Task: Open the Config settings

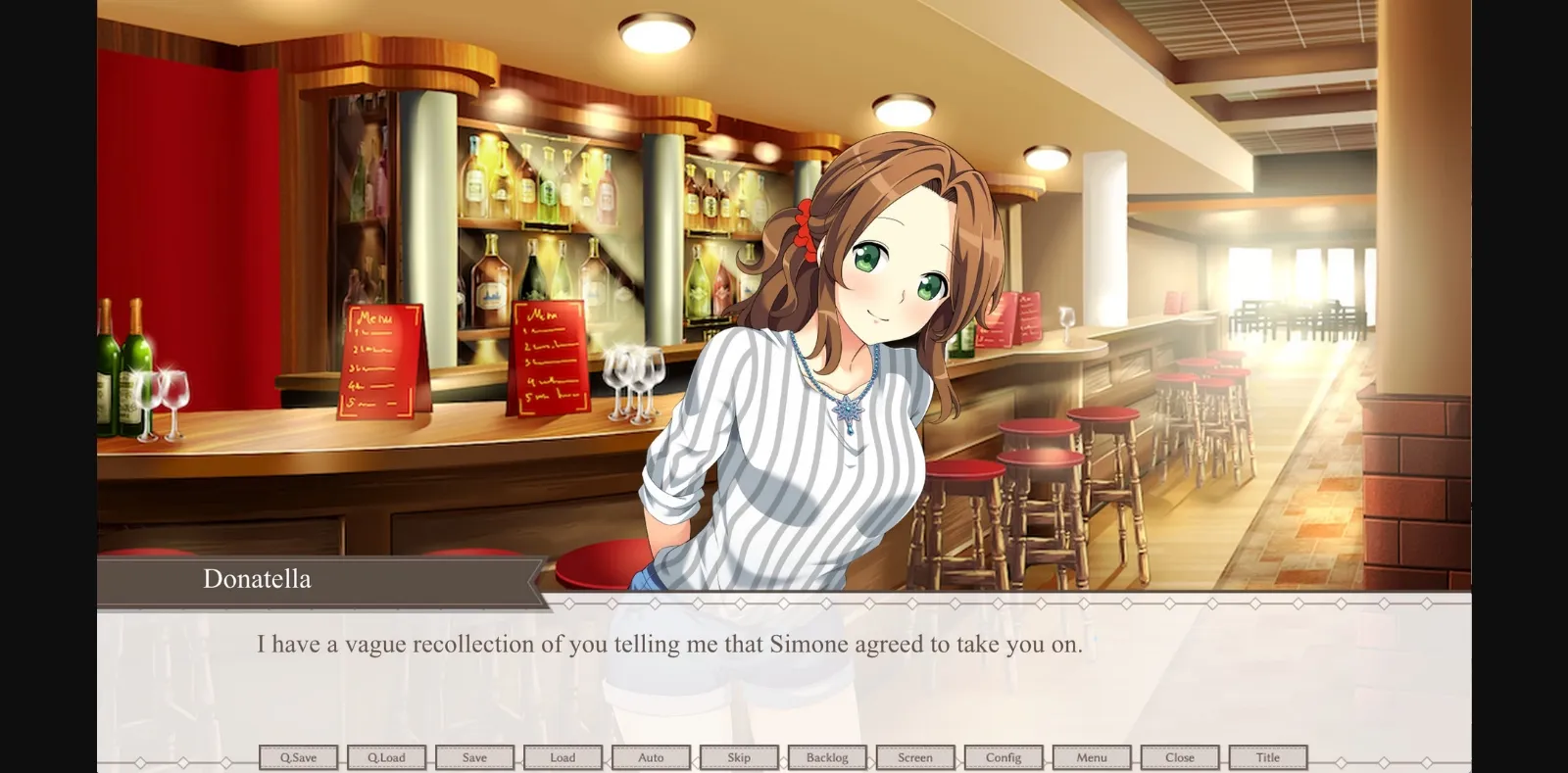Action: coord(1004,756)
